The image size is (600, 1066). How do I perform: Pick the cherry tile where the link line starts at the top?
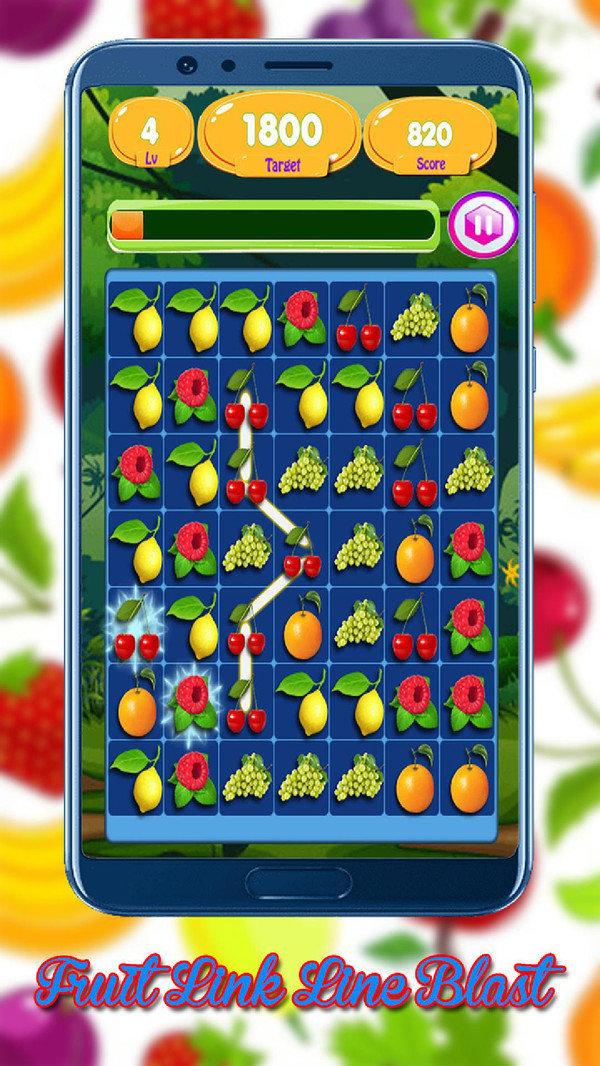[245, 404]
